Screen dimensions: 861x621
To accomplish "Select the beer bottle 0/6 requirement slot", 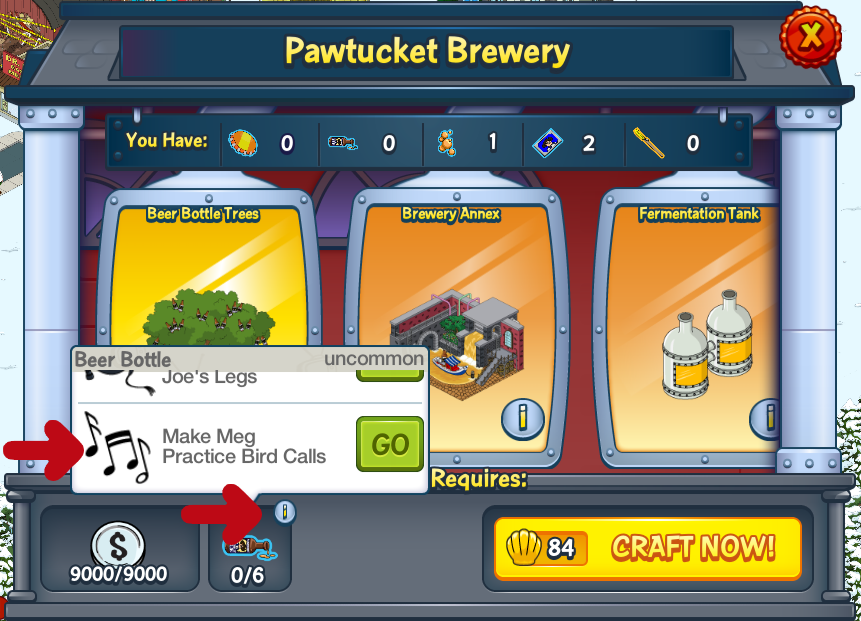I will pyautogui.click(x=249, y=553).
